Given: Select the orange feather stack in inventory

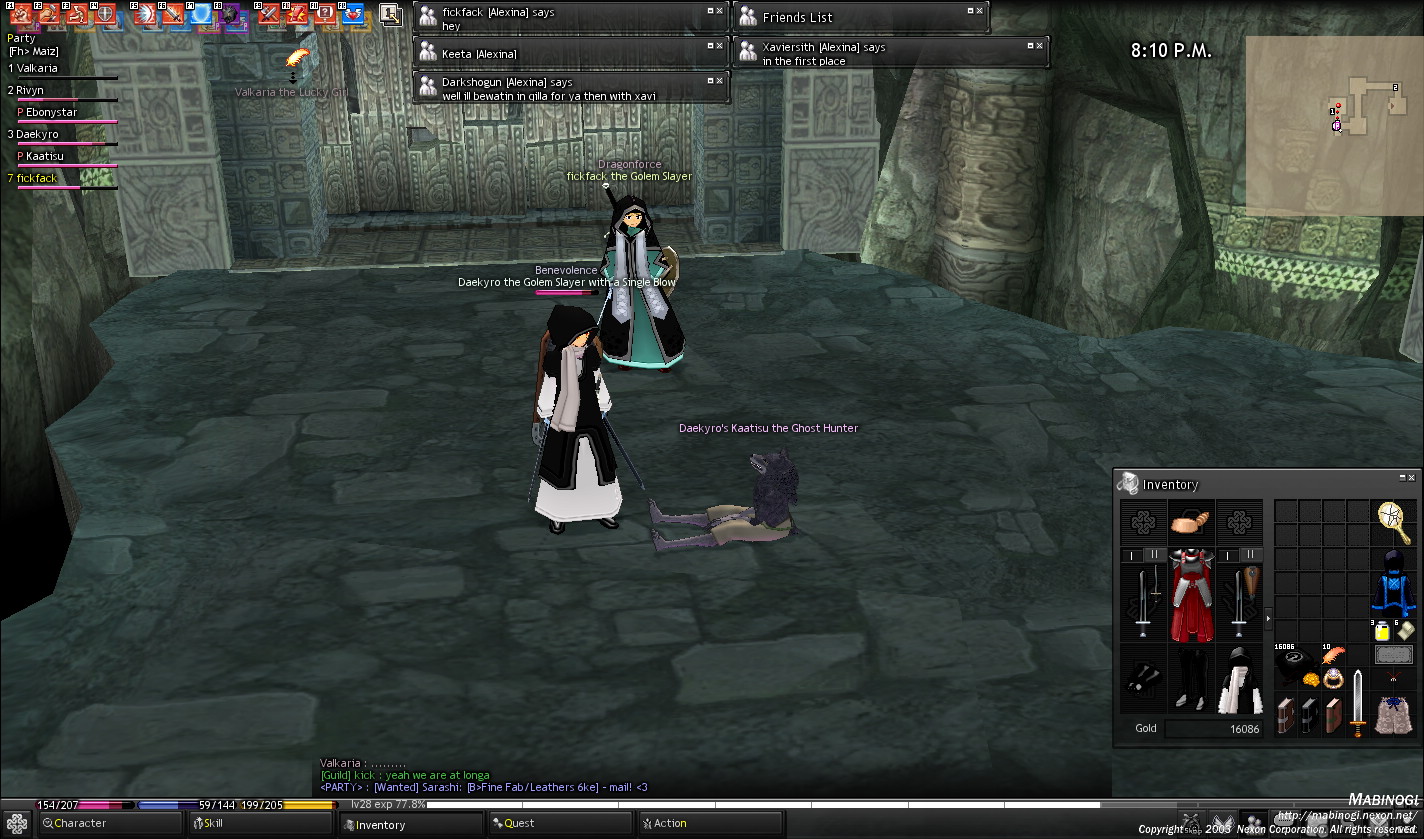Looking at the screenshot, I should (x=1334, y=656).
